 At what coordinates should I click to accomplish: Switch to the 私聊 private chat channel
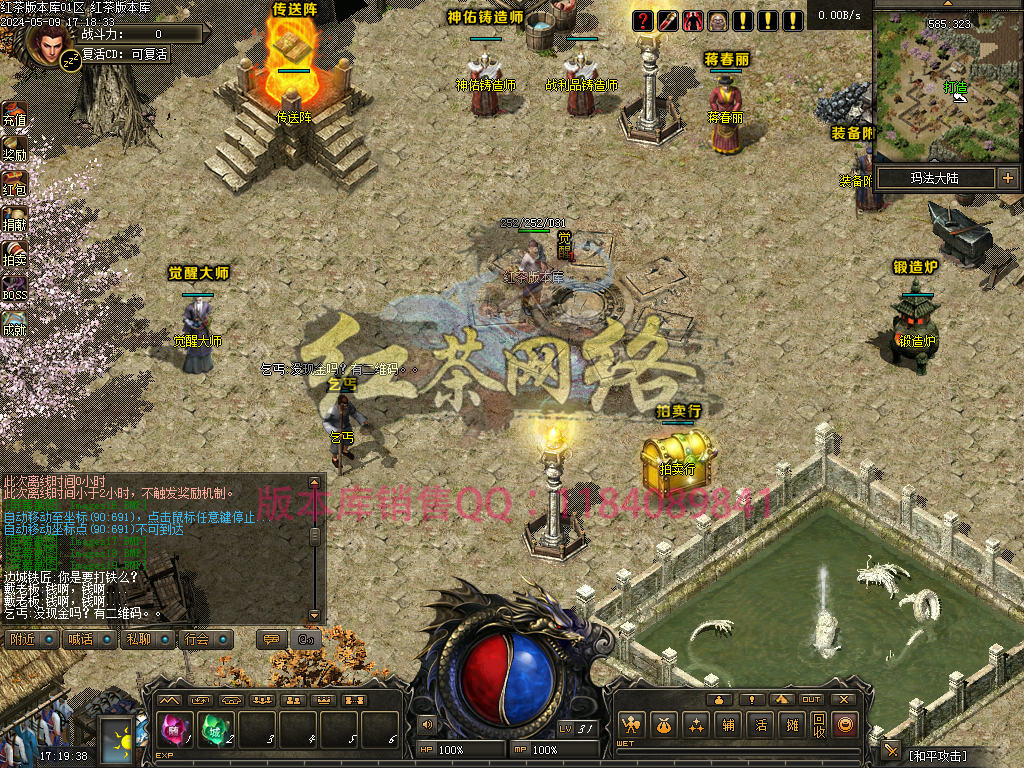coord(147,639)
